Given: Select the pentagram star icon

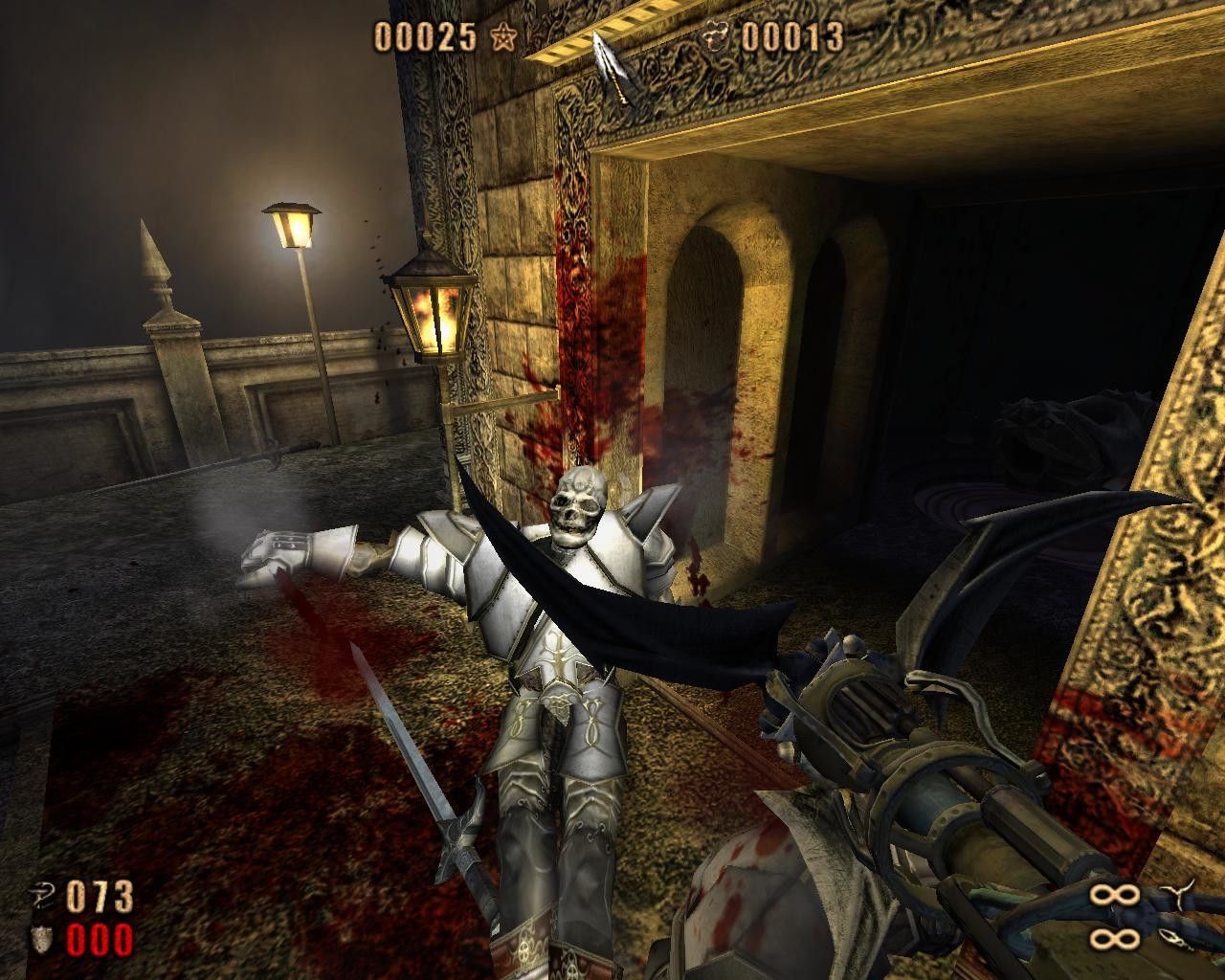Looking at the screenshot, I should [x=501, y=37].
